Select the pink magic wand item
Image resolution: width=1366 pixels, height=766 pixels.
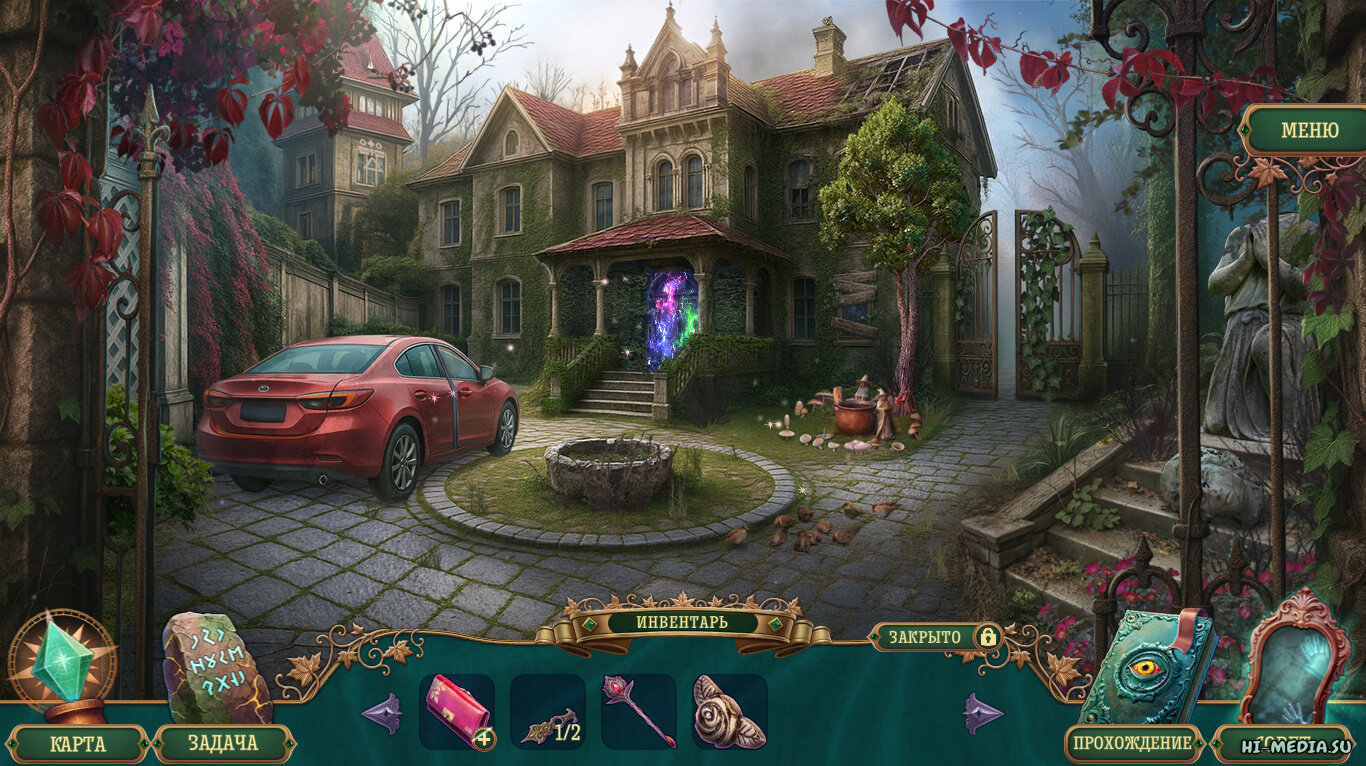click(x=638, y=710)
